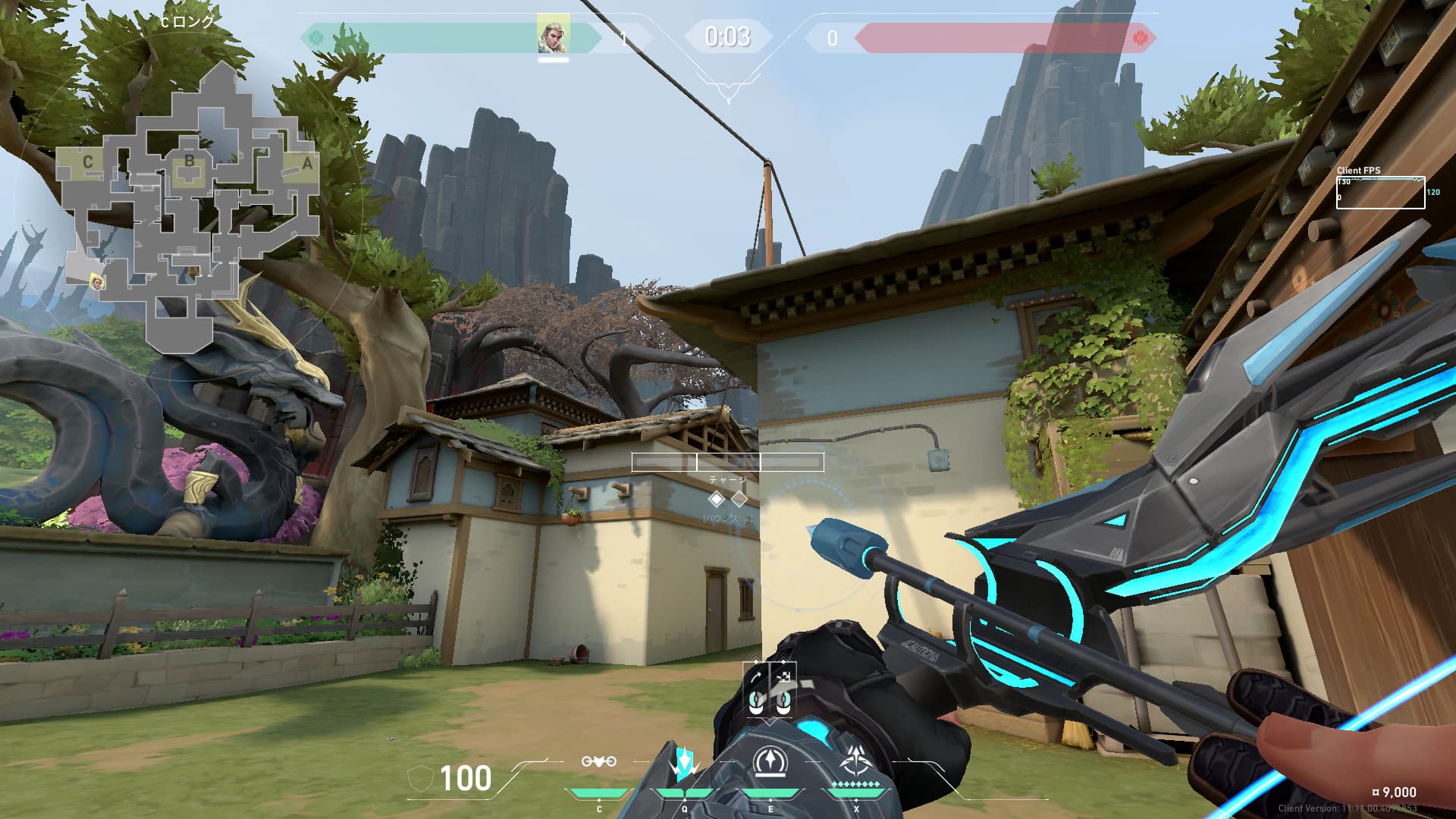
Task: Click the Client FPS graph overlay
Action: tap(1380, 193)
